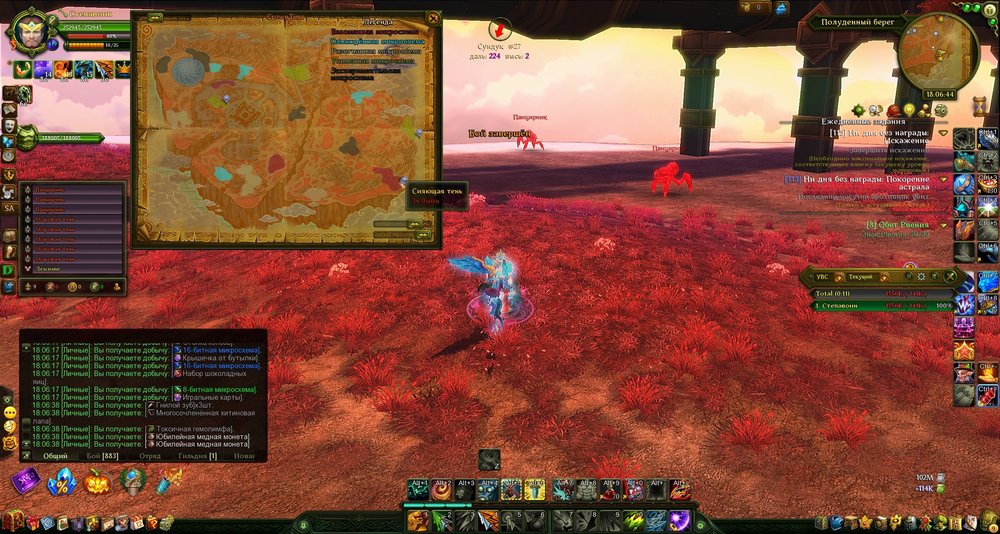Click the jack-o-lantern pumpkin event icon
The image size is (1000, 534).
click(x=99, y=481)
